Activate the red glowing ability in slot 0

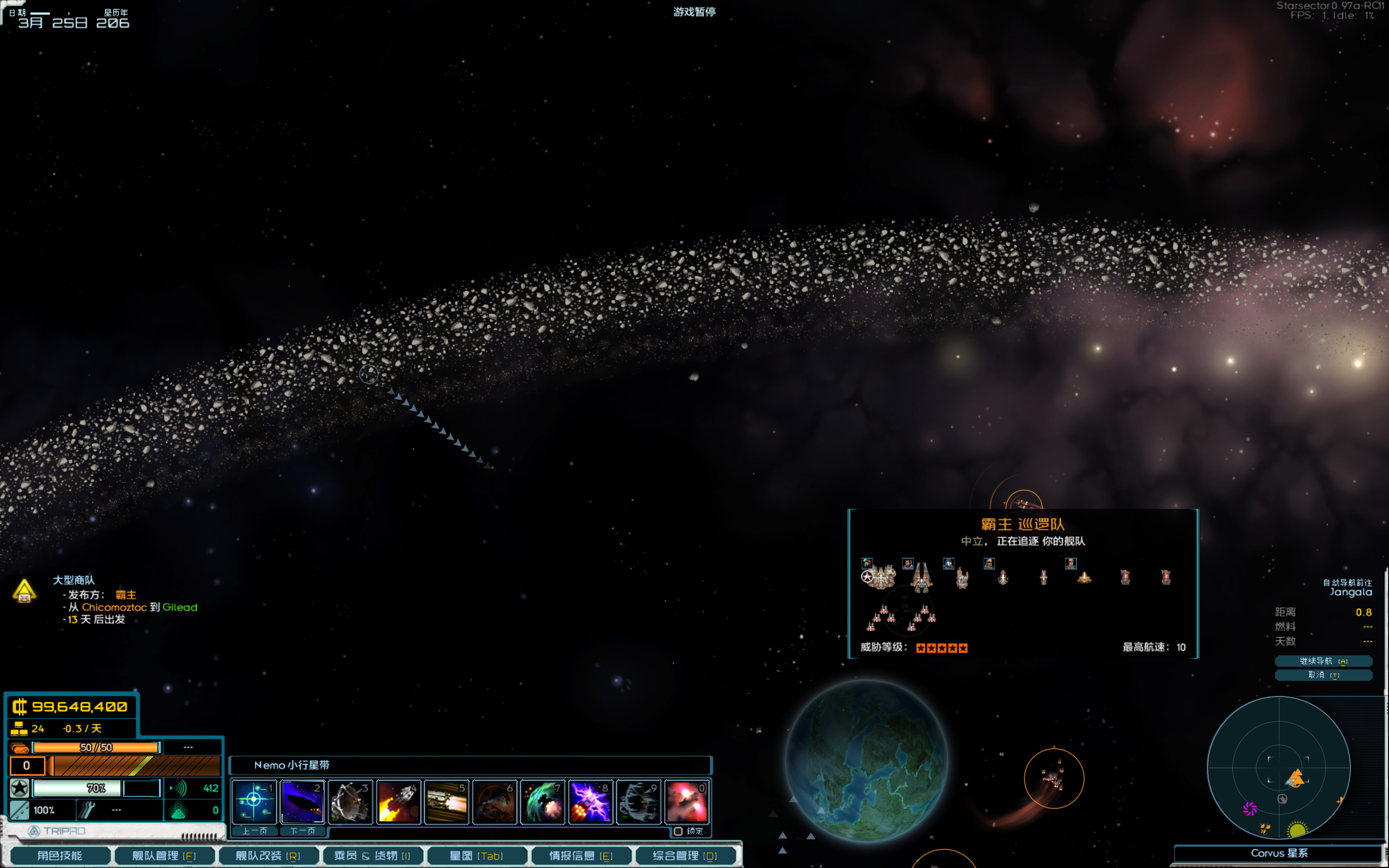click(687, 801)
